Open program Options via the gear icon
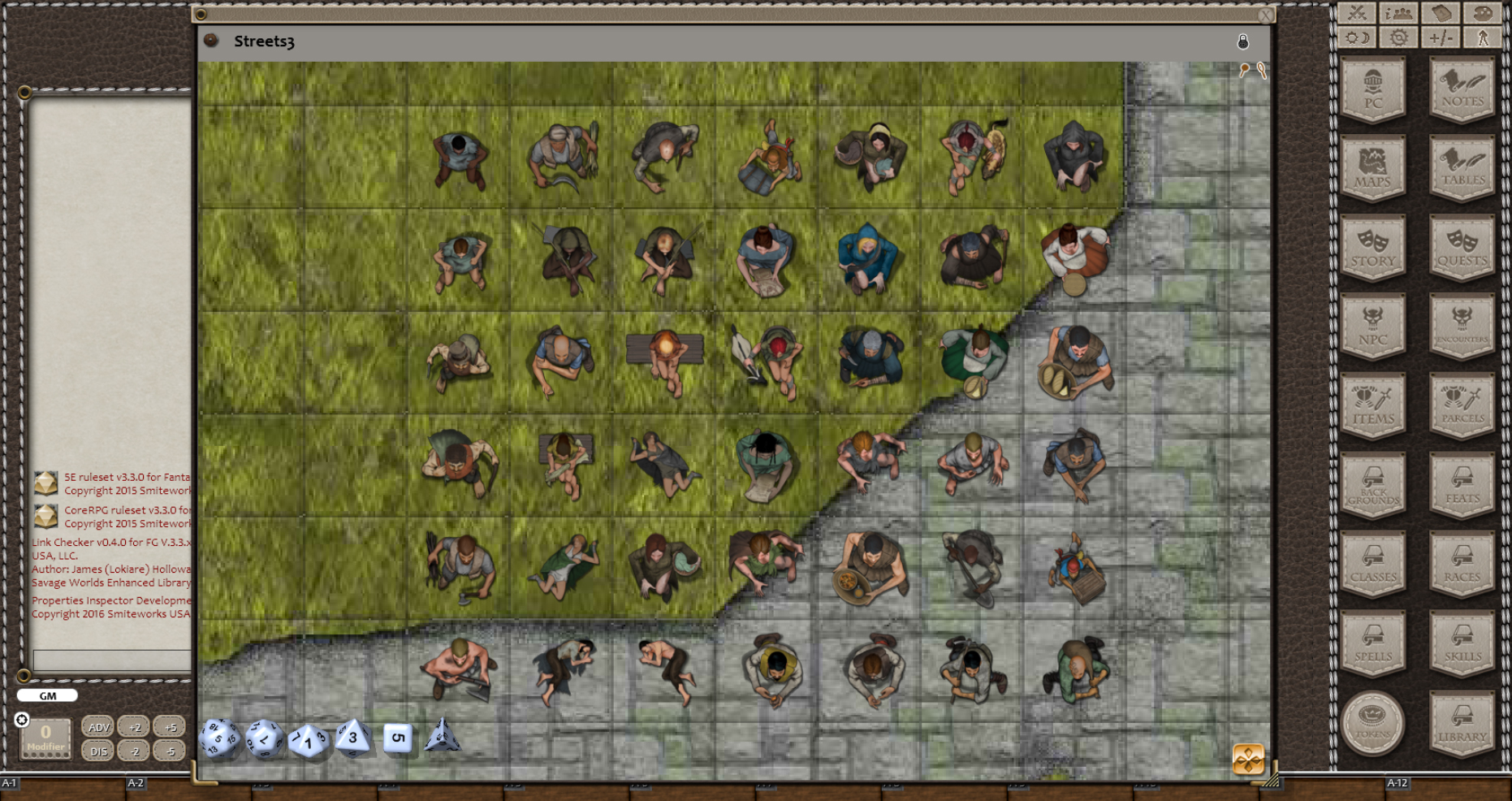1512x801 pixels. (1398, 37)
